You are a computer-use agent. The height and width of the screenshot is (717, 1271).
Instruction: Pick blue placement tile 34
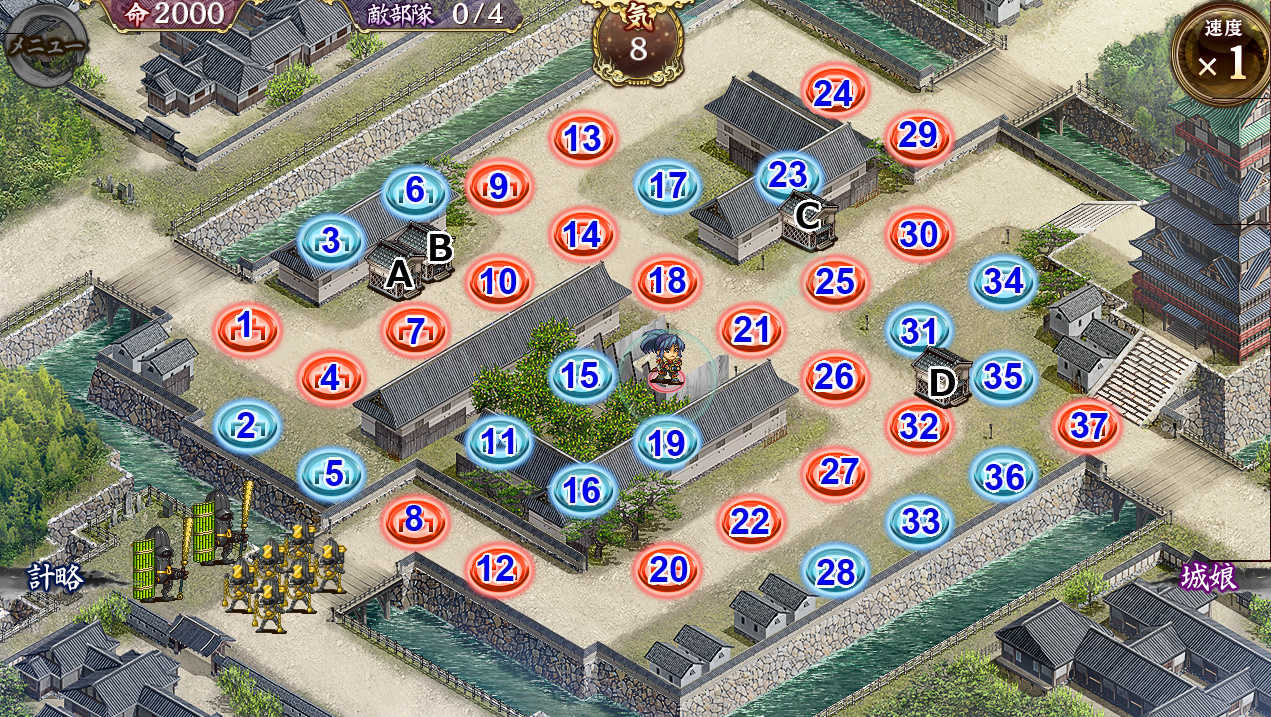click(x=1004, y=281)
